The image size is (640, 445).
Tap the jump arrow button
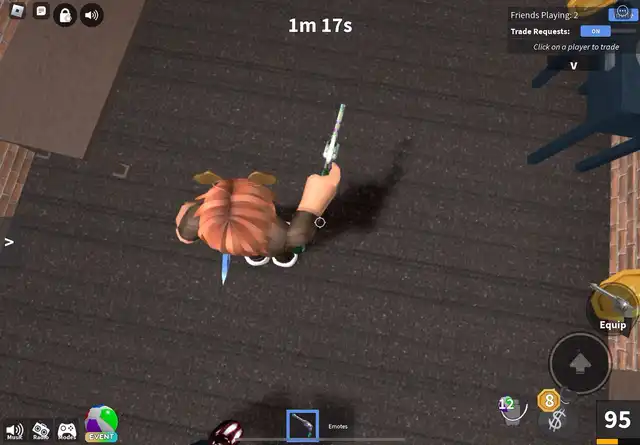click(580, 362)
